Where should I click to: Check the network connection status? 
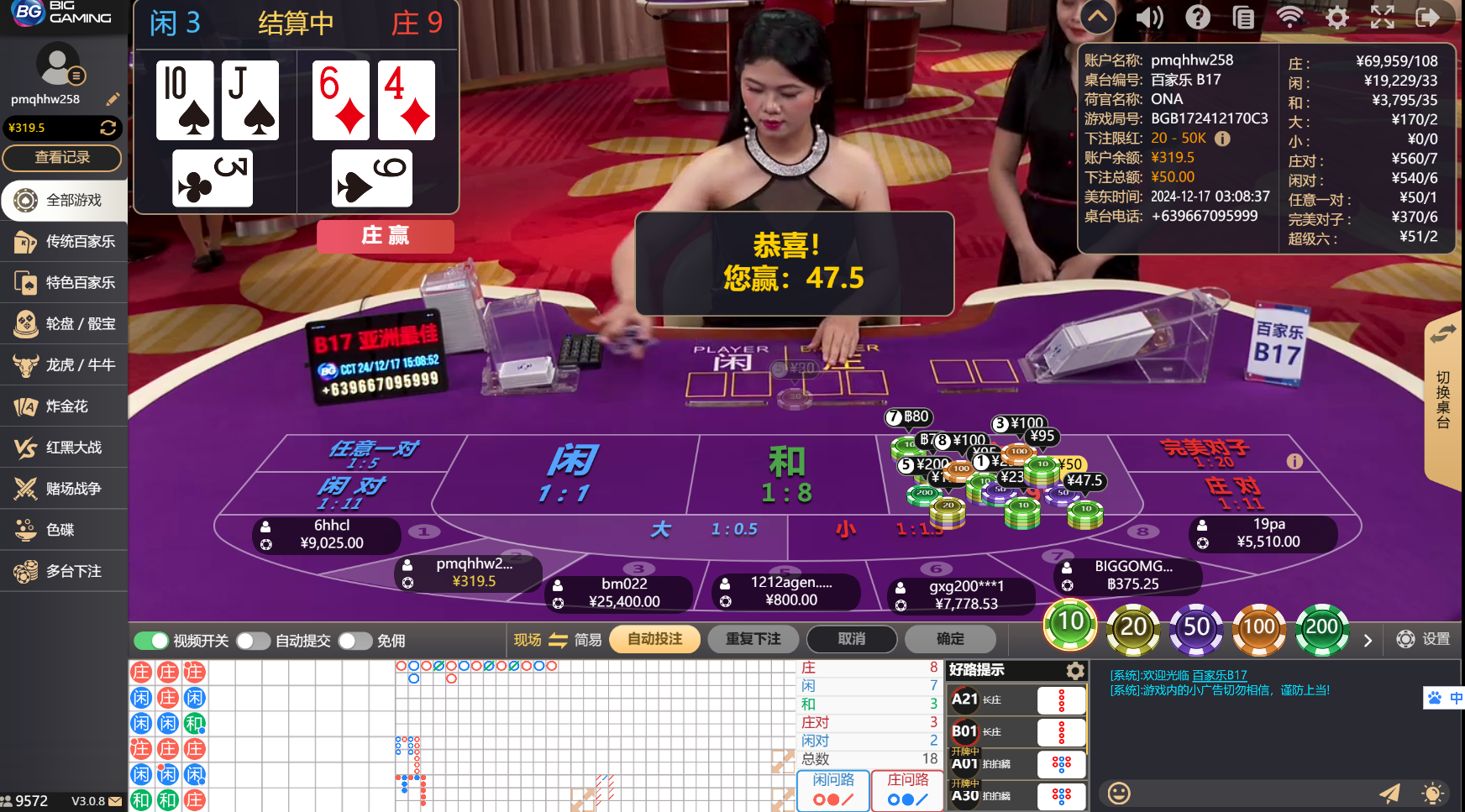(x=1289, y=17)
